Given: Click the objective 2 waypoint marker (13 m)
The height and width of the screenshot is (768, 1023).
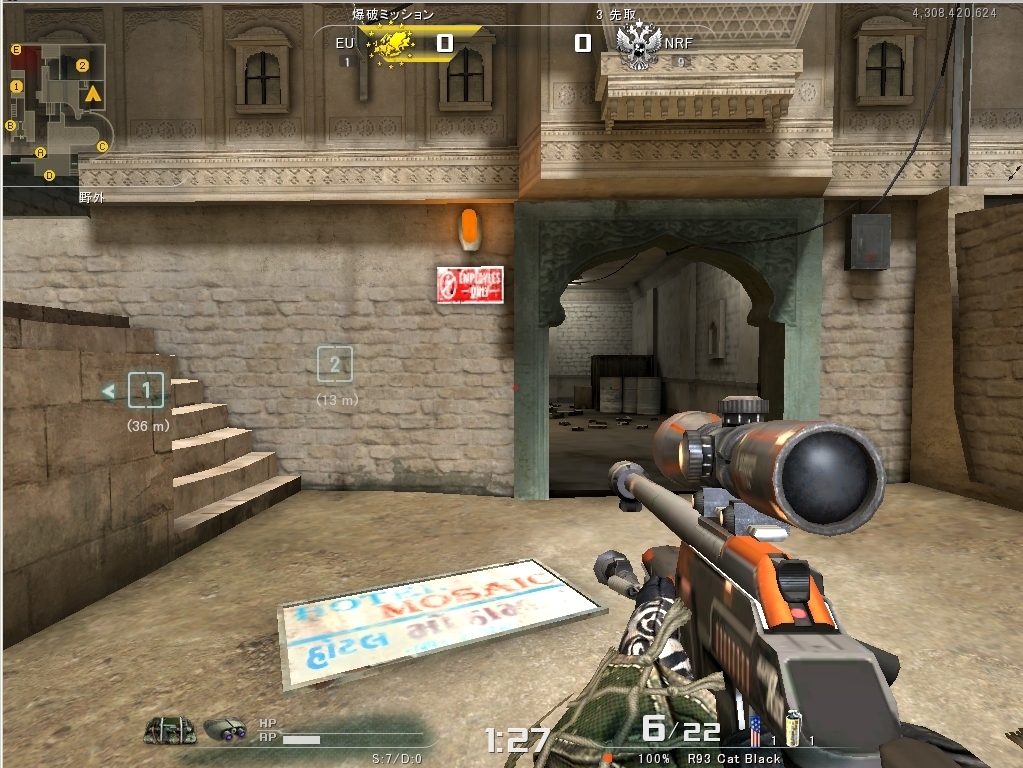Looking at the screenshot, I should pos(335,364).
